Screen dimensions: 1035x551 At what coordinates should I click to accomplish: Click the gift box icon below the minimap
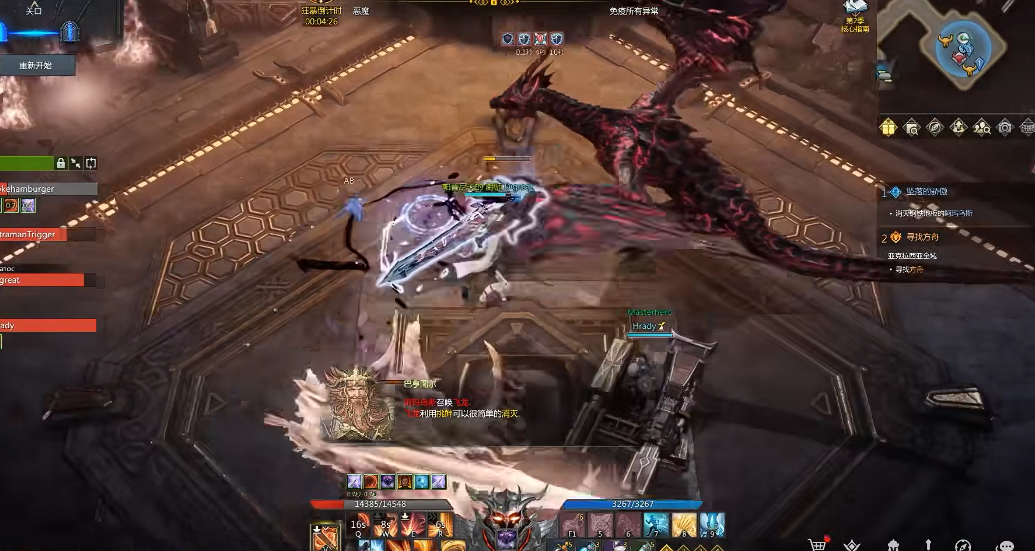tap(887, 127)
